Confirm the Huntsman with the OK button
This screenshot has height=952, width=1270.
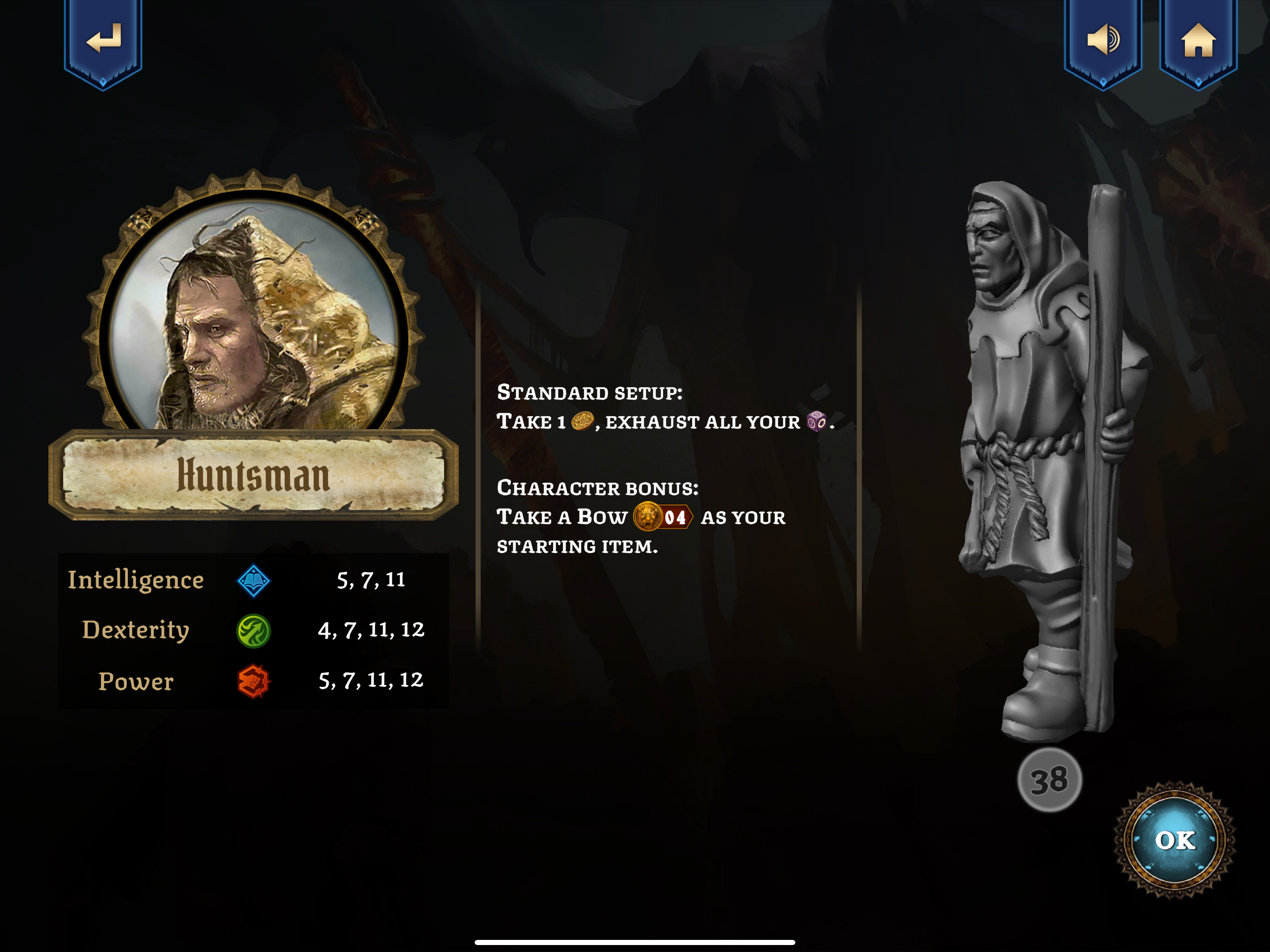coord(1175,840)
